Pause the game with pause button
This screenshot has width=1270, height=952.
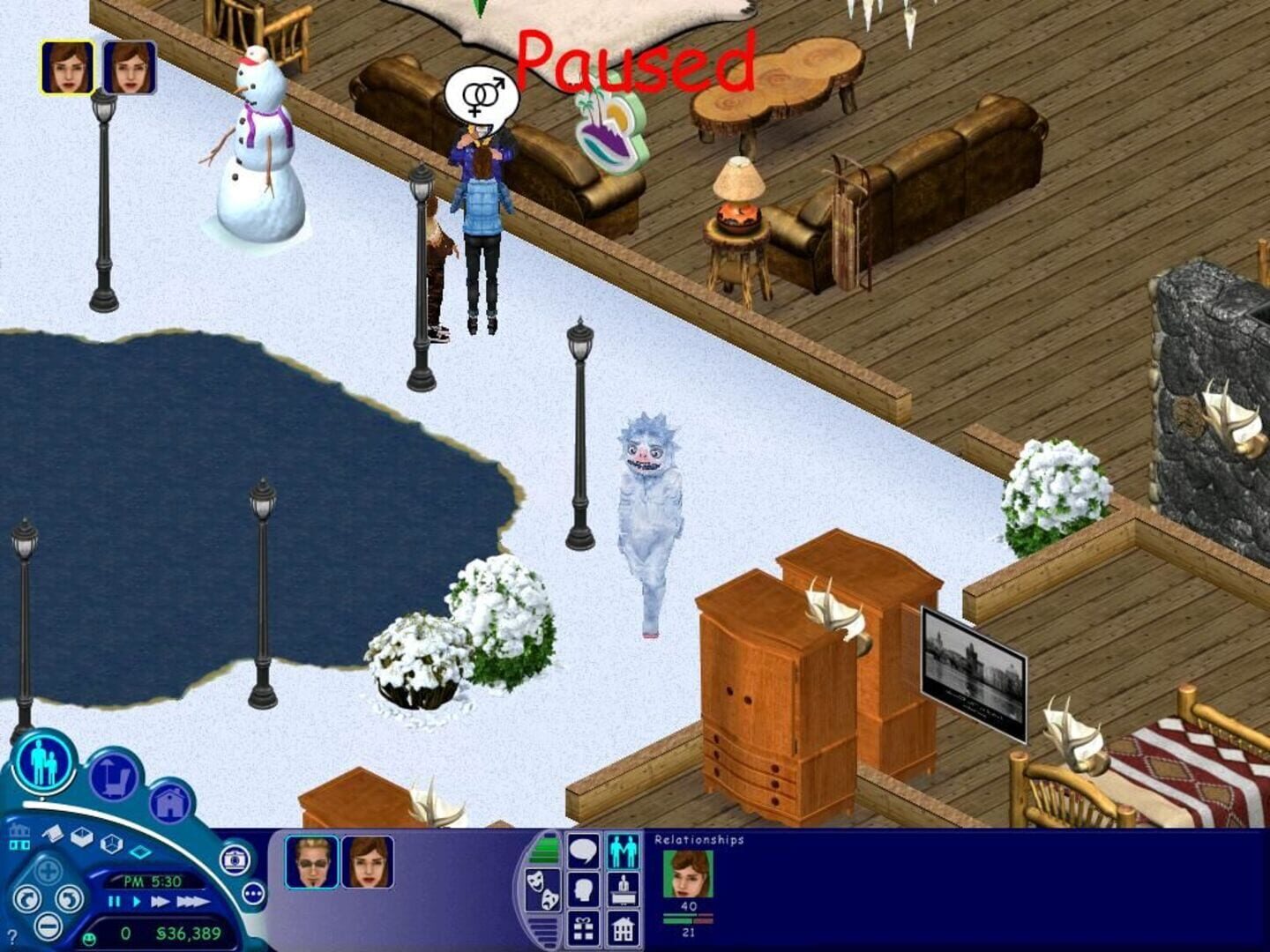point(114,901)
